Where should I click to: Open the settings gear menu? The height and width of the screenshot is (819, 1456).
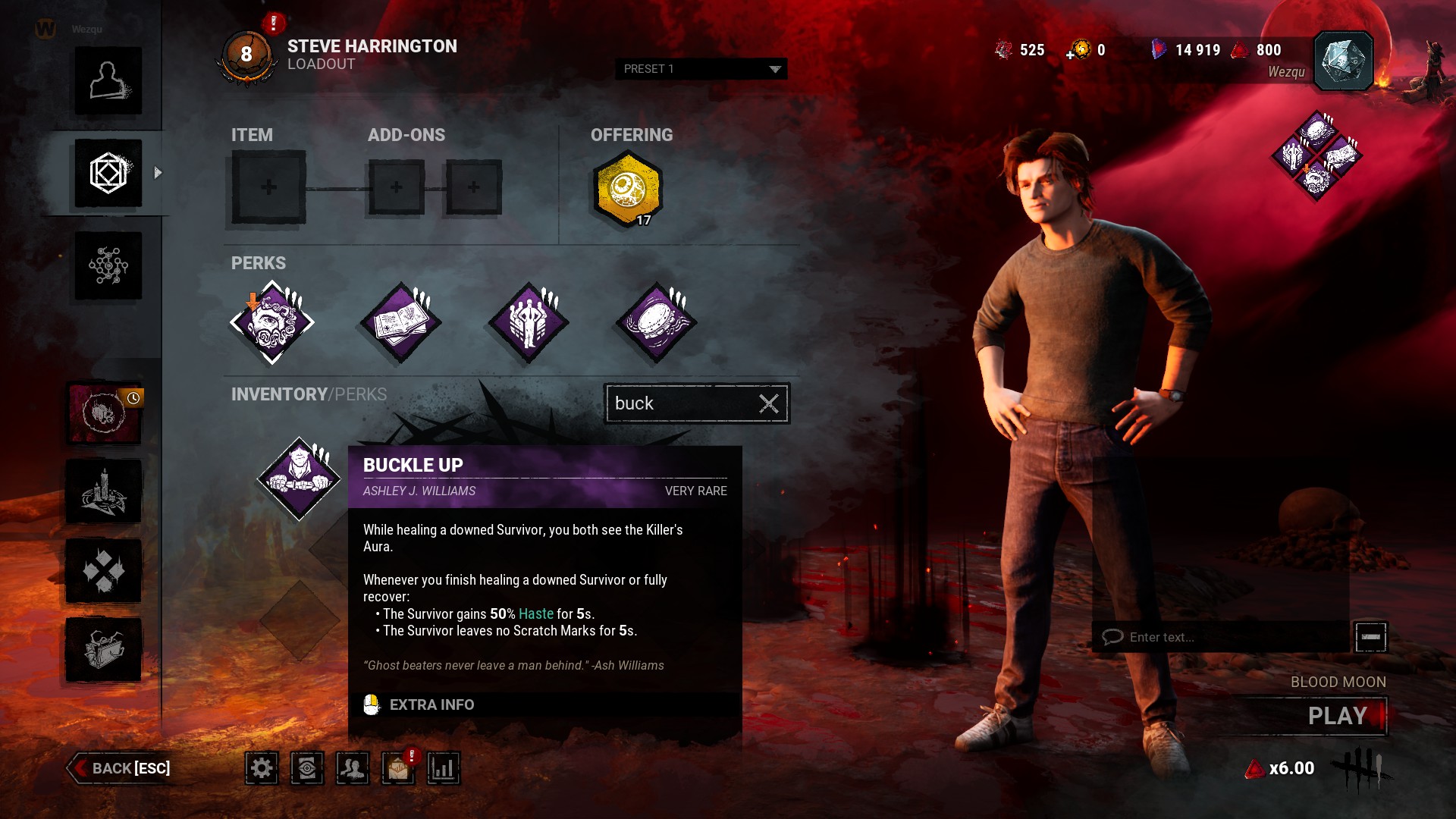pyautogui.click(x=262, y=768)
